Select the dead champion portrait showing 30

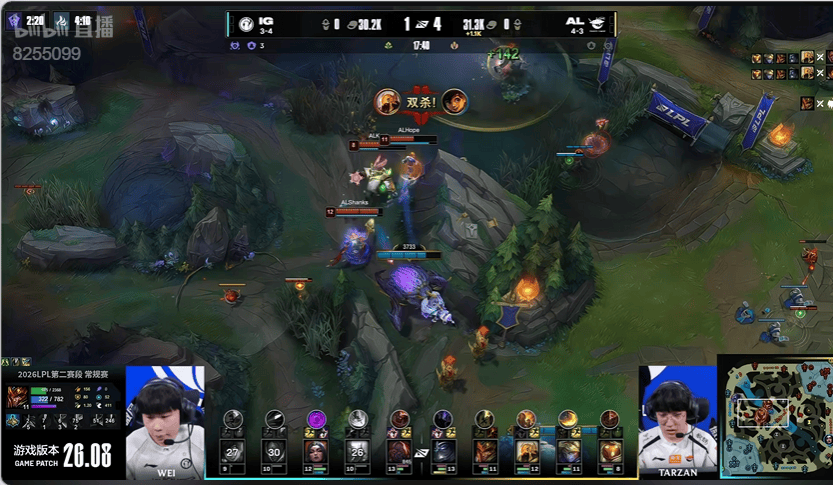[275, 451]
